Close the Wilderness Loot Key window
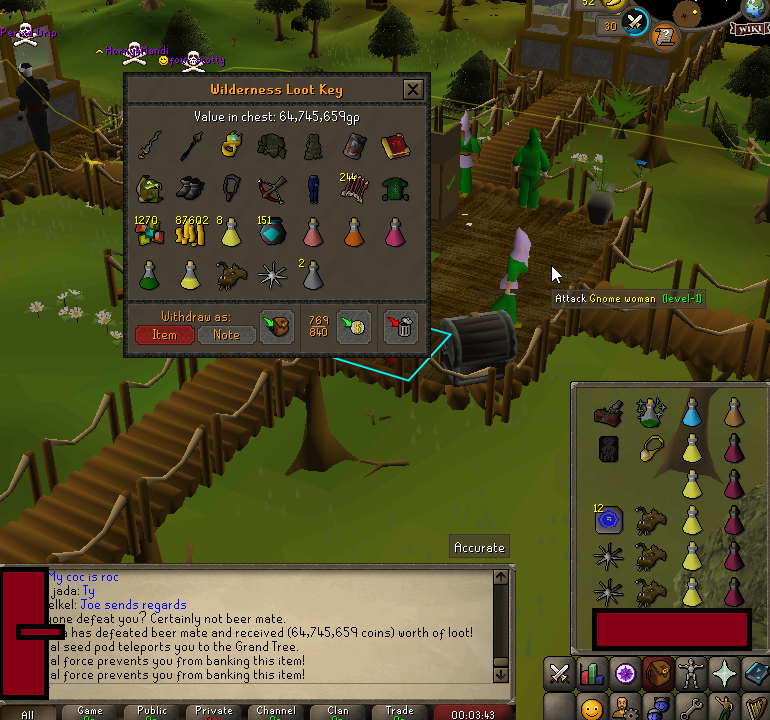Screen dimensions: 770x720 tap(412, 90)
